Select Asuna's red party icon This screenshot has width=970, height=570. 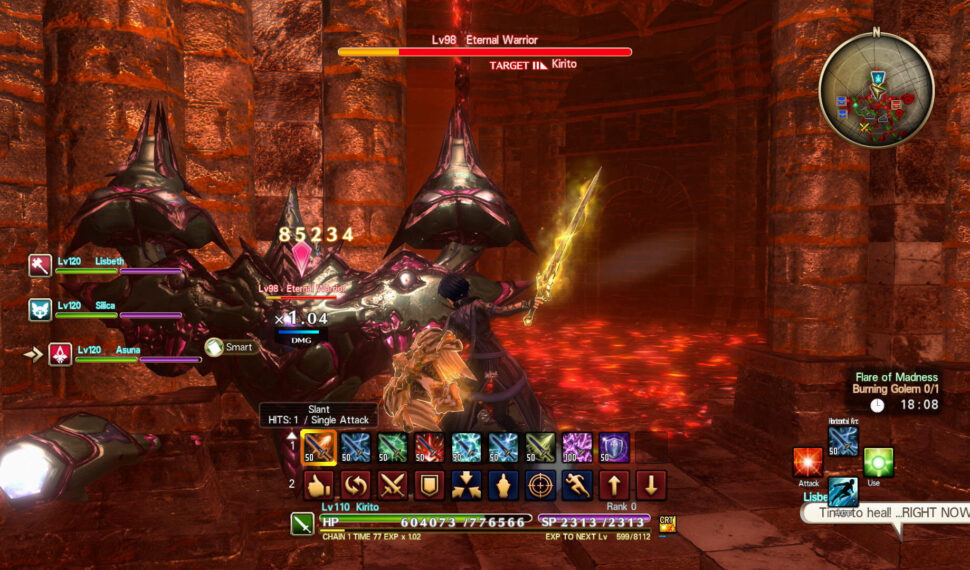61,354
